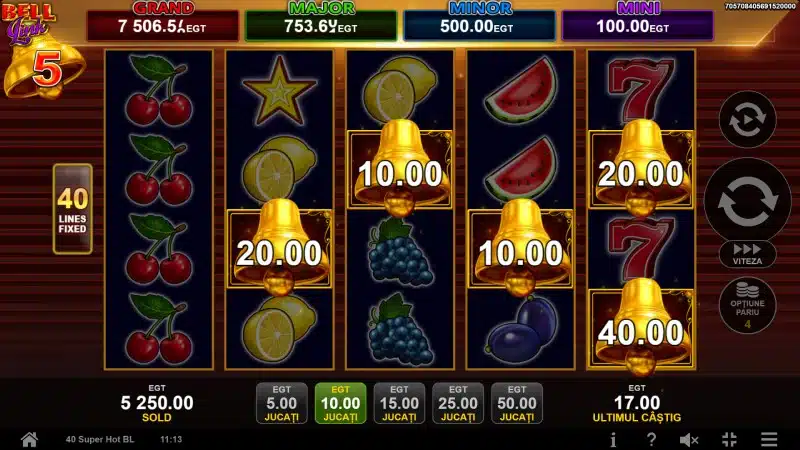Show help with the question mark icon
Screen dimensions: 800x450
click(x=651, y=439)
